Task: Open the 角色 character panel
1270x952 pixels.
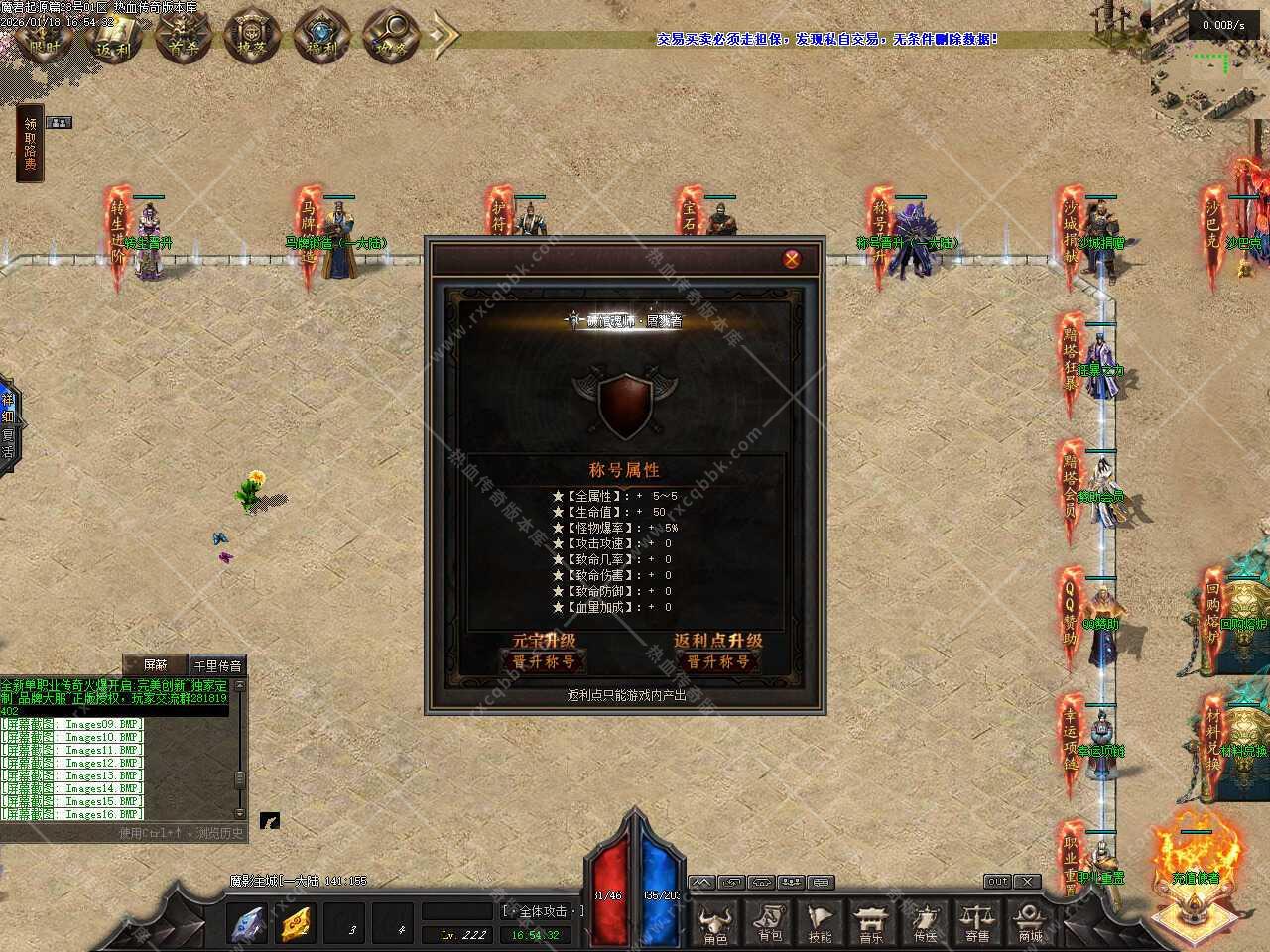Action: [x=715, y=923]
